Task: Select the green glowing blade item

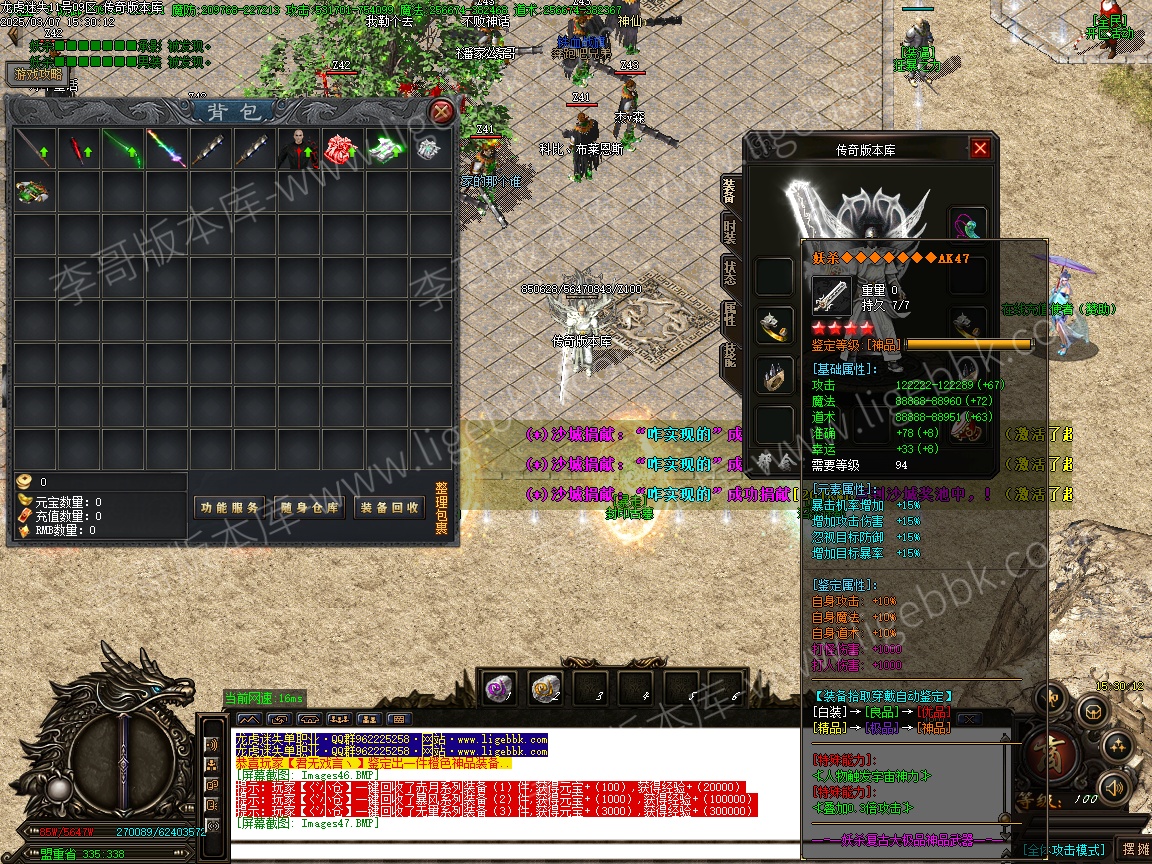Action: coord(122,149)
